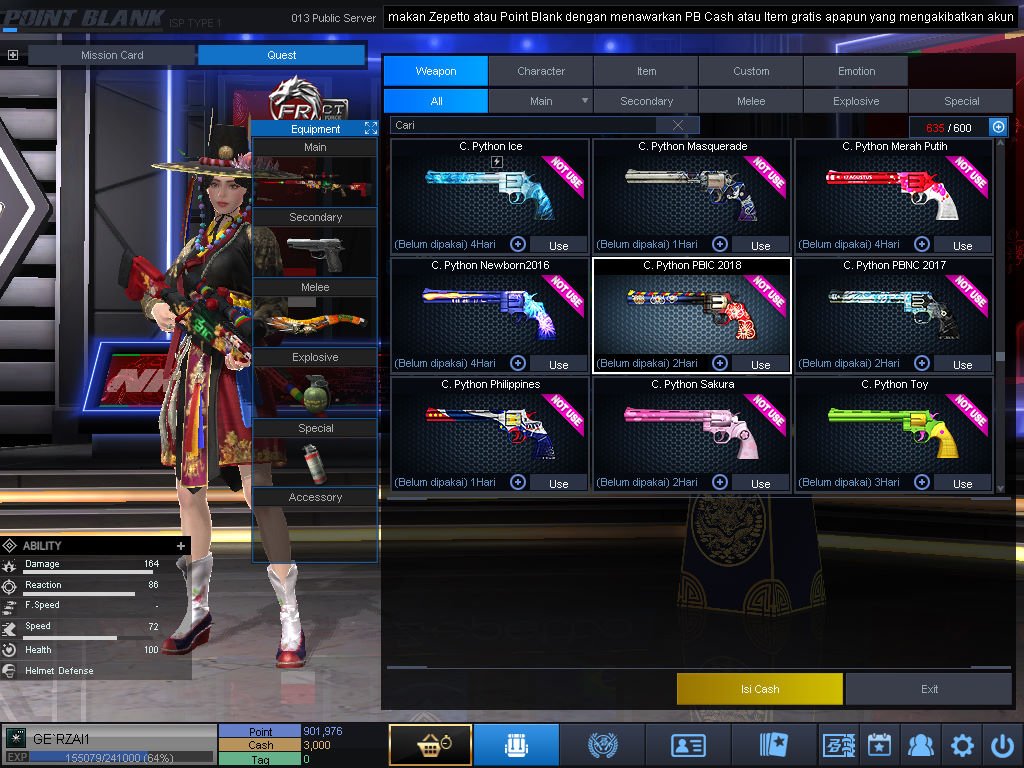Exit the inventory screen
Viewport: 1024px width, 768px height.
[x=929, y=689]
